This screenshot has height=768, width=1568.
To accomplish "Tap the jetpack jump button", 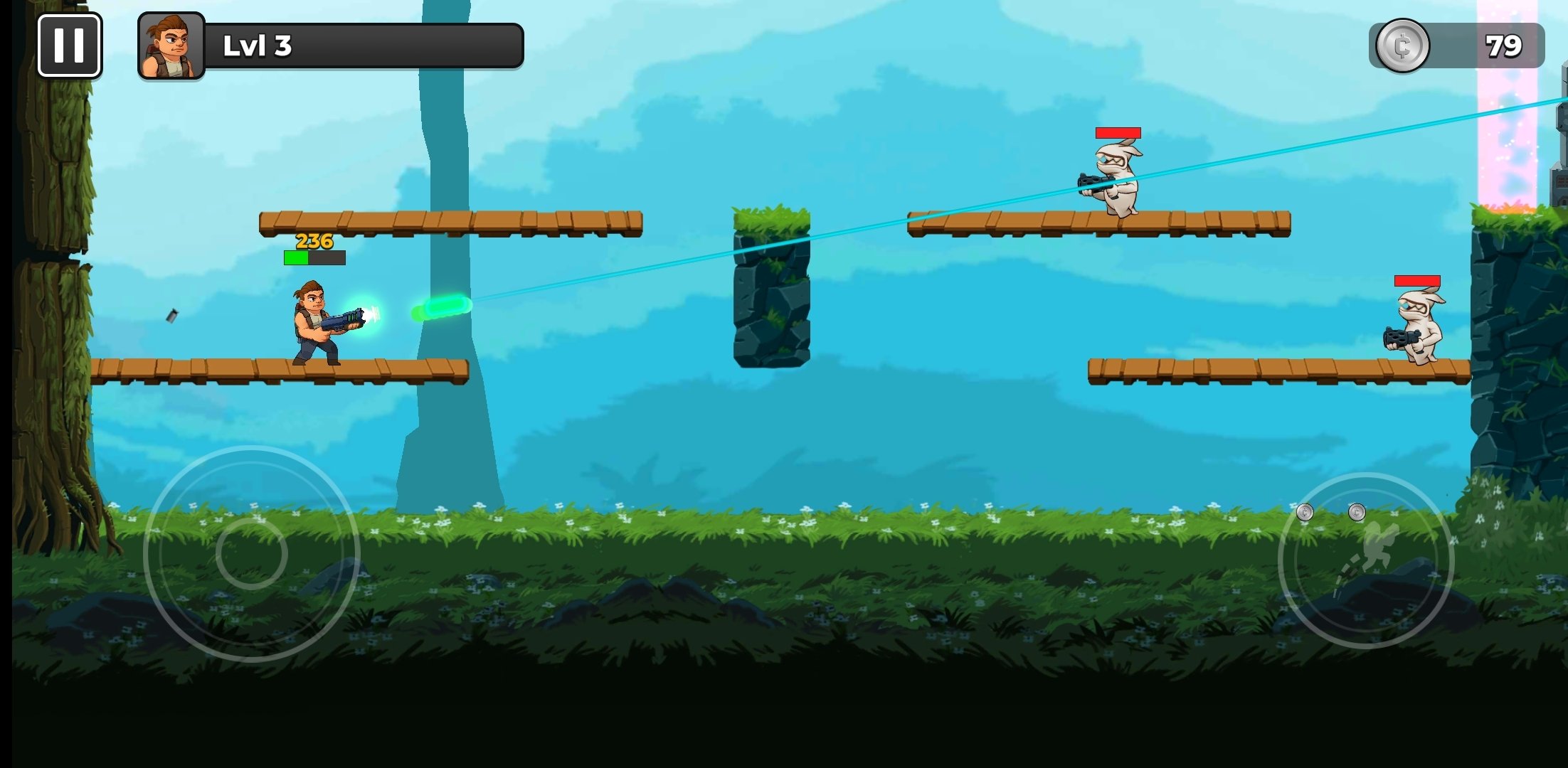I will (x=1365, y=560).
